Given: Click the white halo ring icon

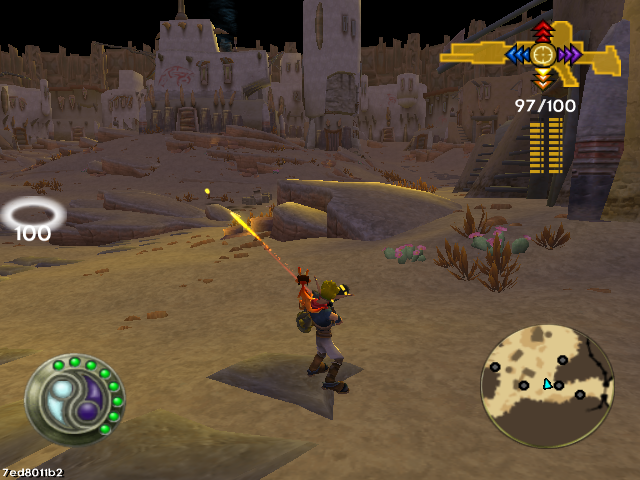Looking at the screenshot, I should [x=33, y=213].
